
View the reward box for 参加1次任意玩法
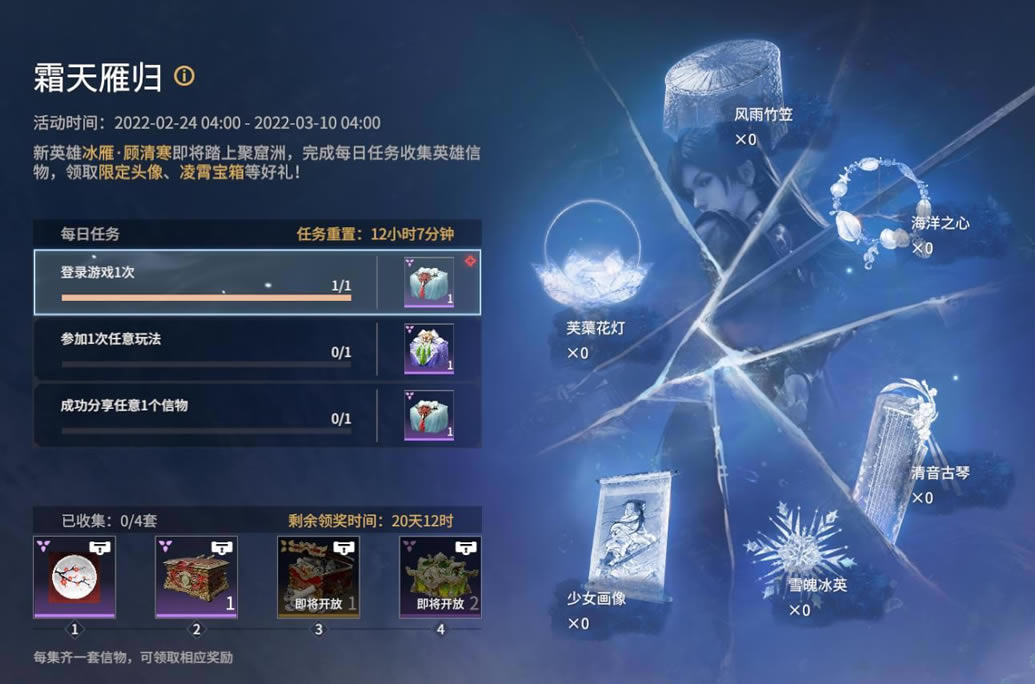[429, 349]
